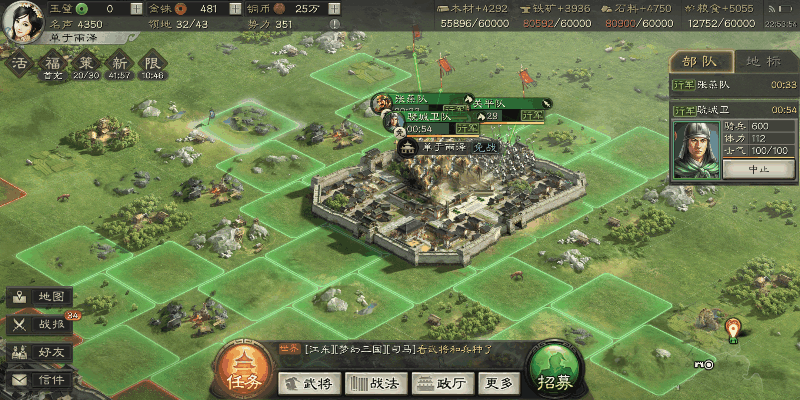Open the 策 diamond icon
Image resolution: width=800 pixels, height=400 pixels.
tap(87, 63)
